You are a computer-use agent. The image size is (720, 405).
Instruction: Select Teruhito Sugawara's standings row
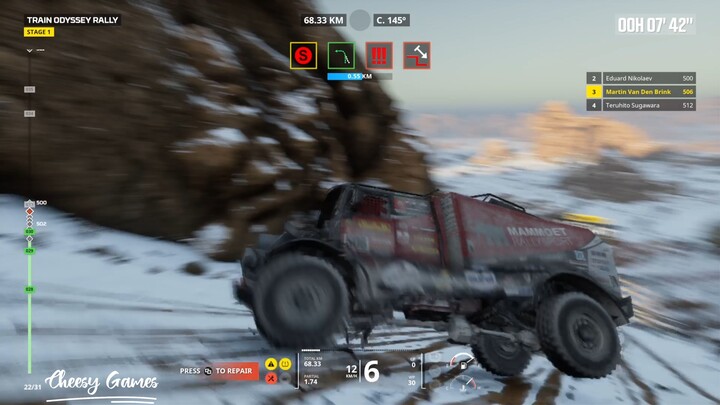coord(640,104)
